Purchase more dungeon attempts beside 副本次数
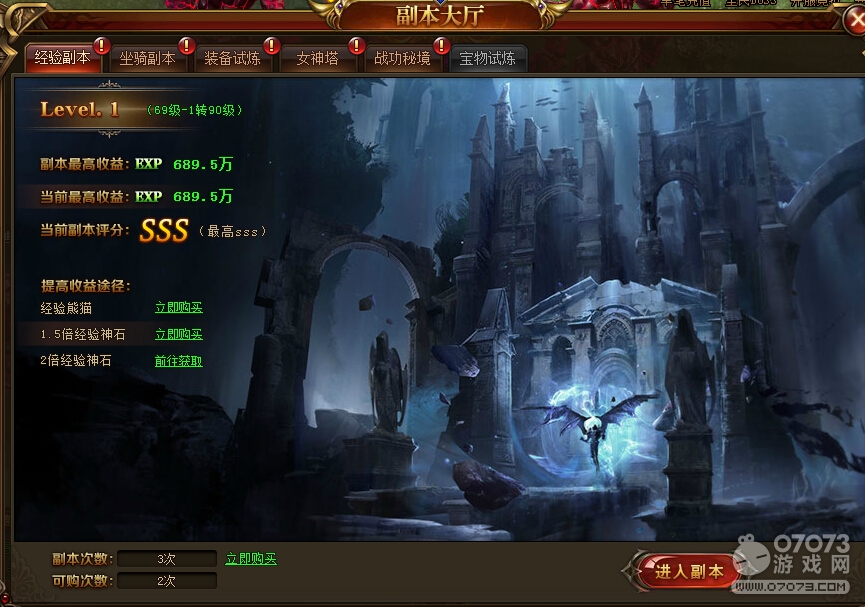This screenshot has height=607, width=865. [251, 559]
